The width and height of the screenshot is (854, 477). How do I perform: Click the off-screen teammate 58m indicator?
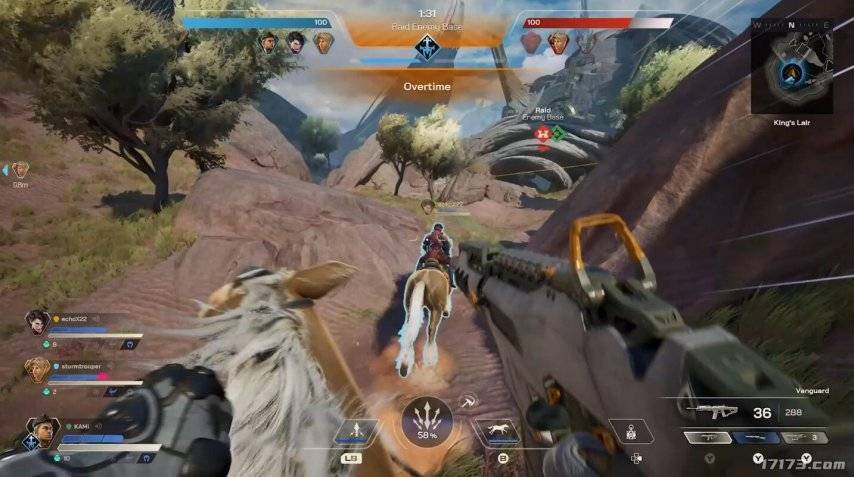[20, 171]
